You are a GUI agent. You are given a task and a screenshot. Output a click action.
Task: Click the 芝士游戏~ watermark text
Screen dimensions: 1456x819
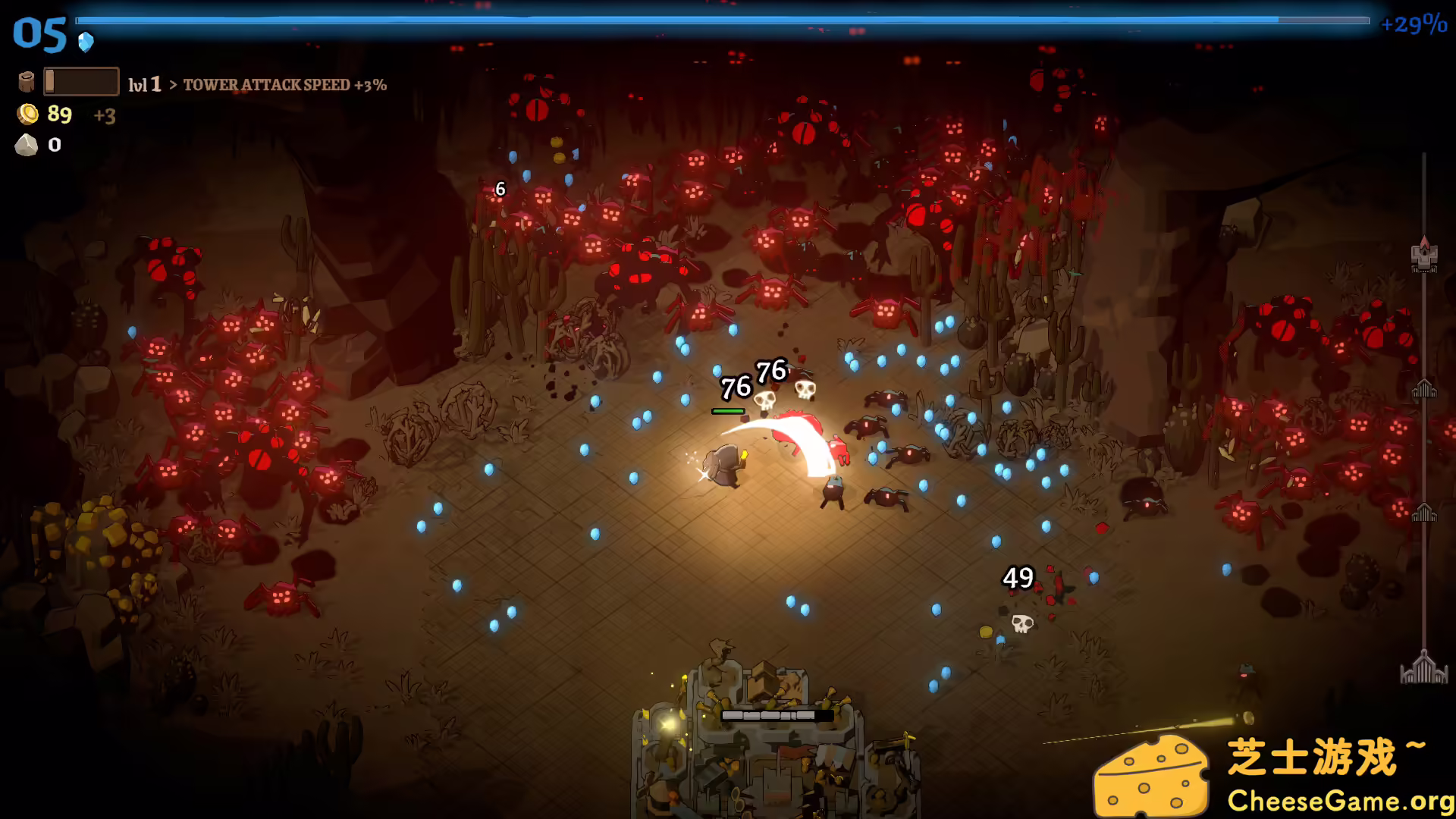[x=1335, y=755]
